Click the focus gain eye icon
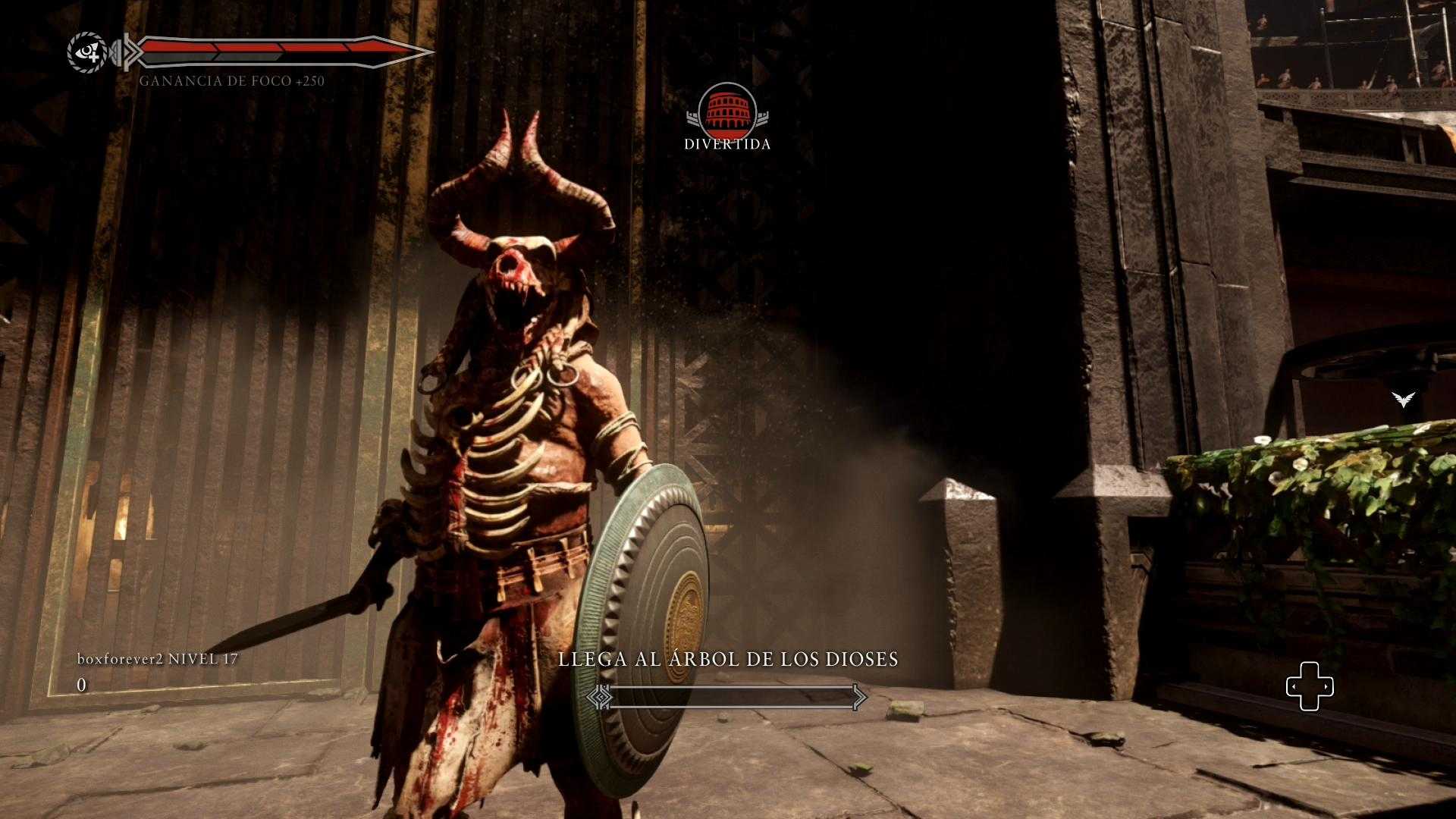Screen dimensions: 1456x819 click(x=87, y=52)
